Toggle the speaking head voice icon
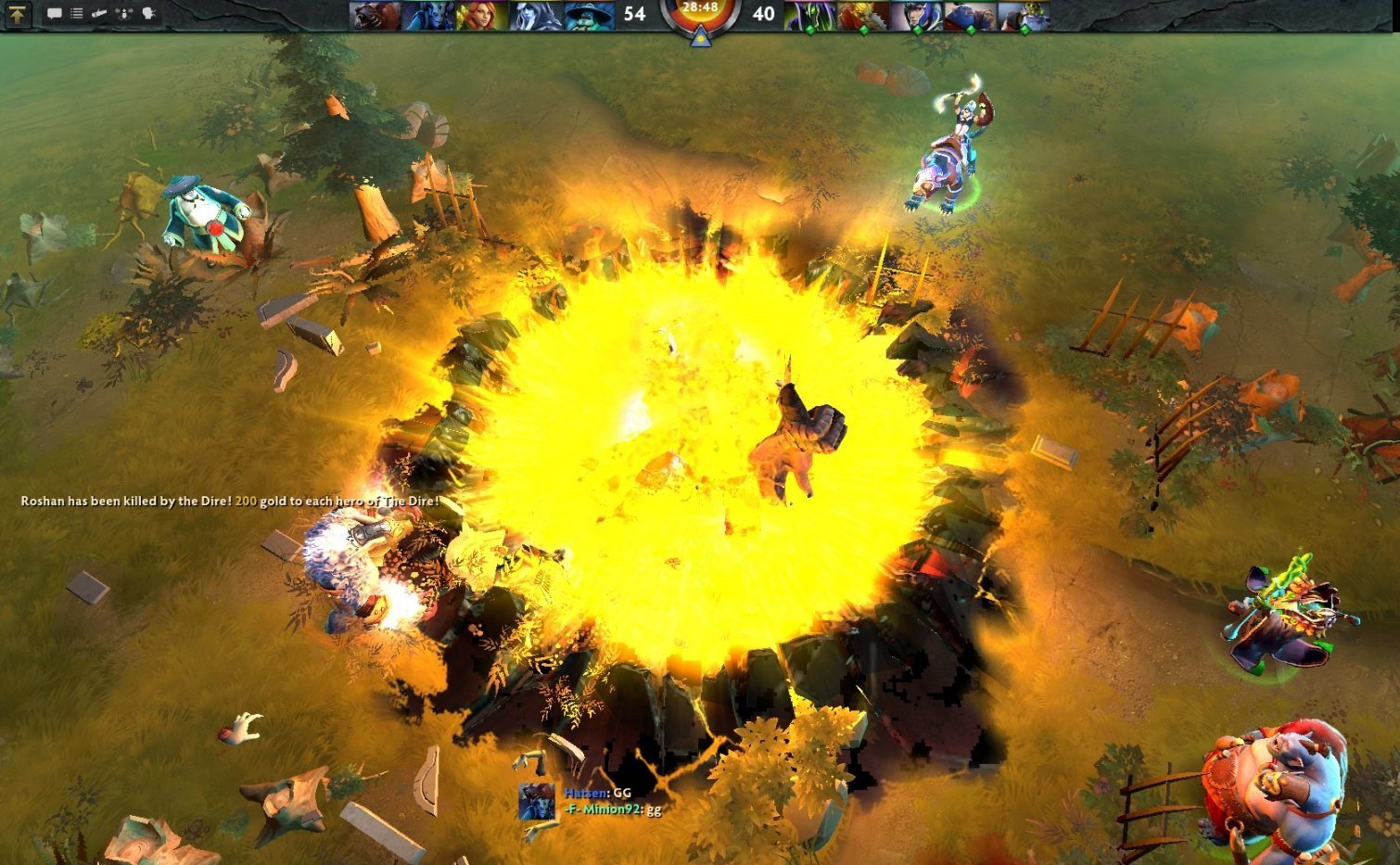 (148, 14)
